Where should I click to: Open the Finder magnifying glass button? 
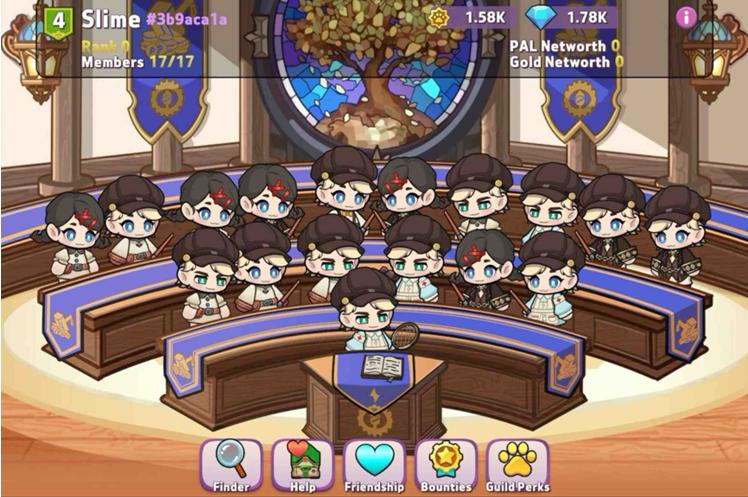[x=231, y=465]
